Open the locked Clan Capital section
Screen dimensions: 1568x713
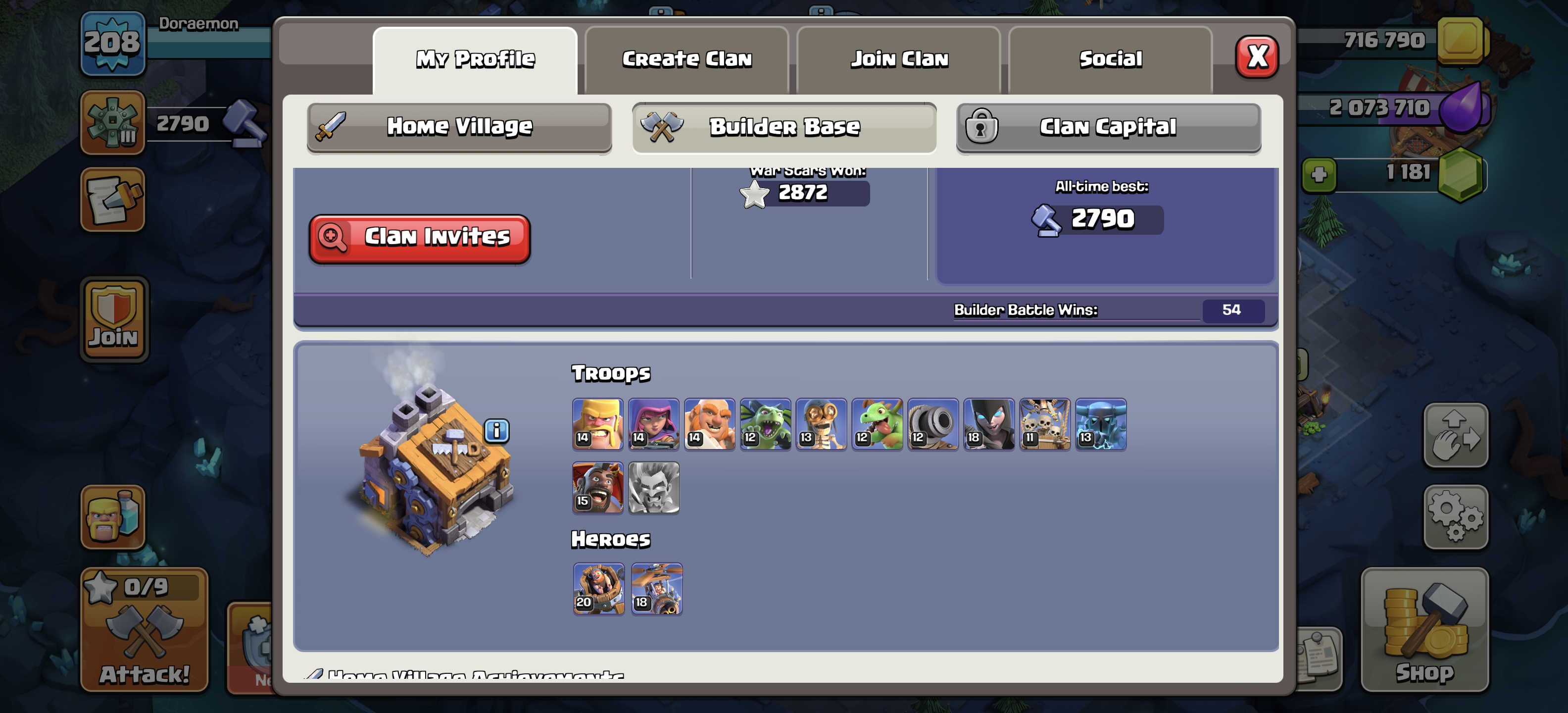point(1108,127)
